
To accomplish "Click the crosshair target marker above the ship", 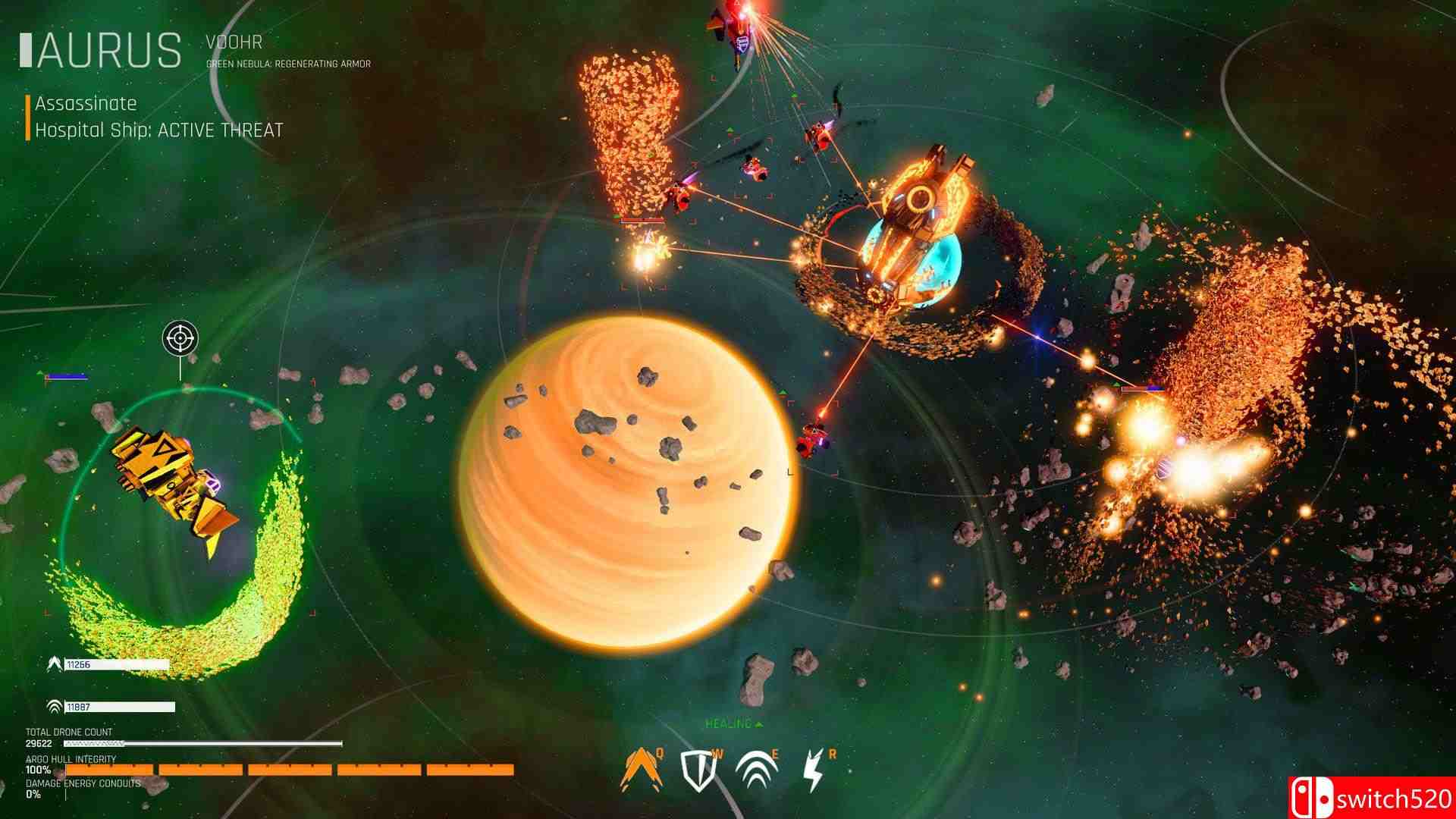I will [x=180, y=338].
